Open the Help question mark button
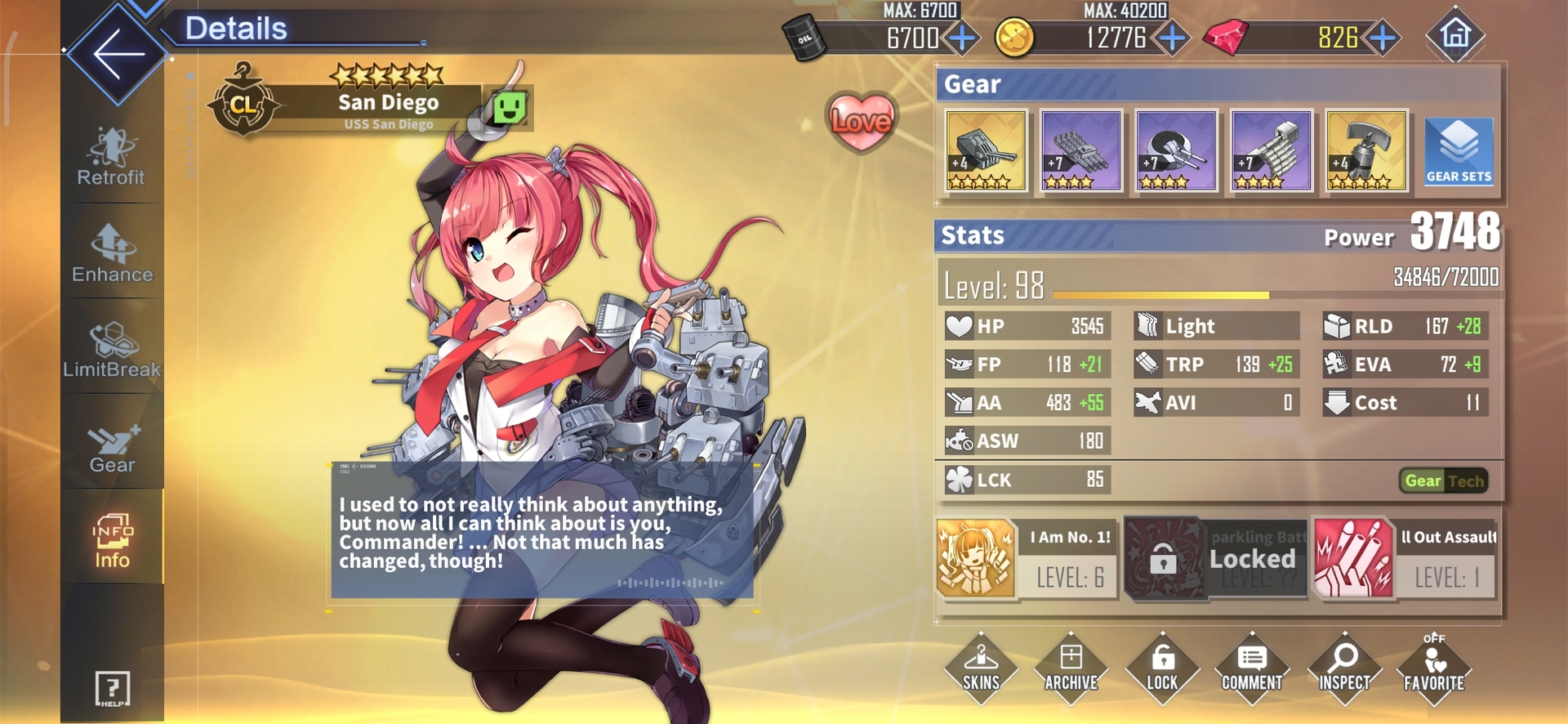The width and height of the screenshot is (1568, 724). click(x=113, y=688)
